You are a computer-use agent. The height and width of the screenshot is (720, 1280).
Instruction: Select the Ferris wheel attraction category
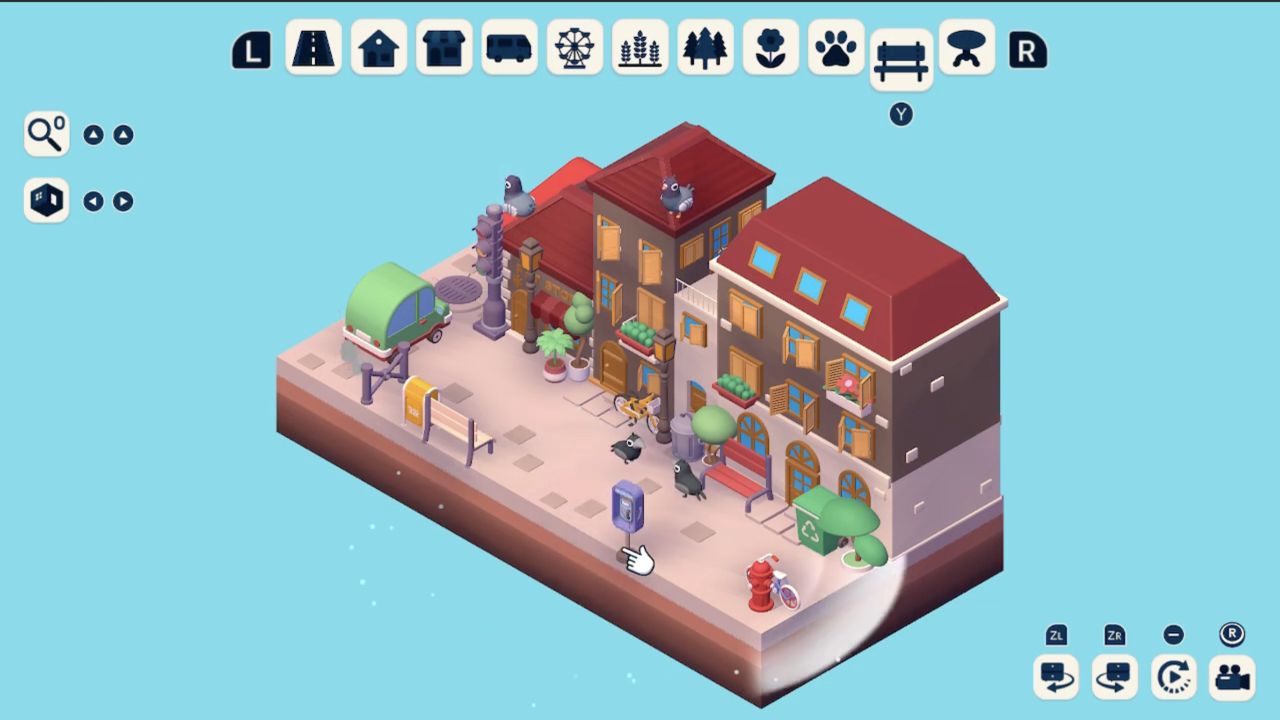(x=574, y=48)
